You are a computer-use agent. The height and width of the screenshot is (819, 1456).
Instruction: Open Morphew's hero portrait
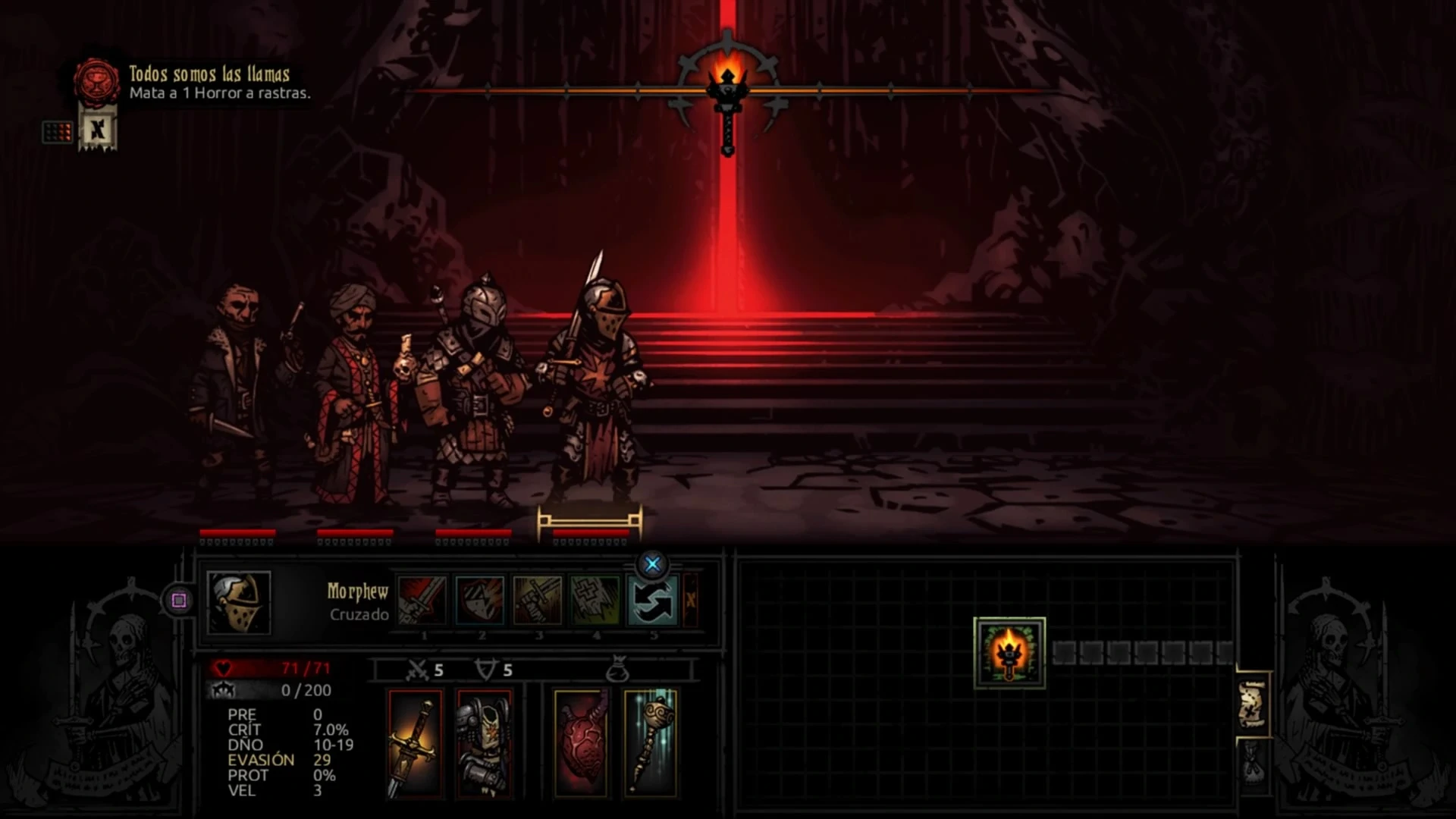[239, 602]
